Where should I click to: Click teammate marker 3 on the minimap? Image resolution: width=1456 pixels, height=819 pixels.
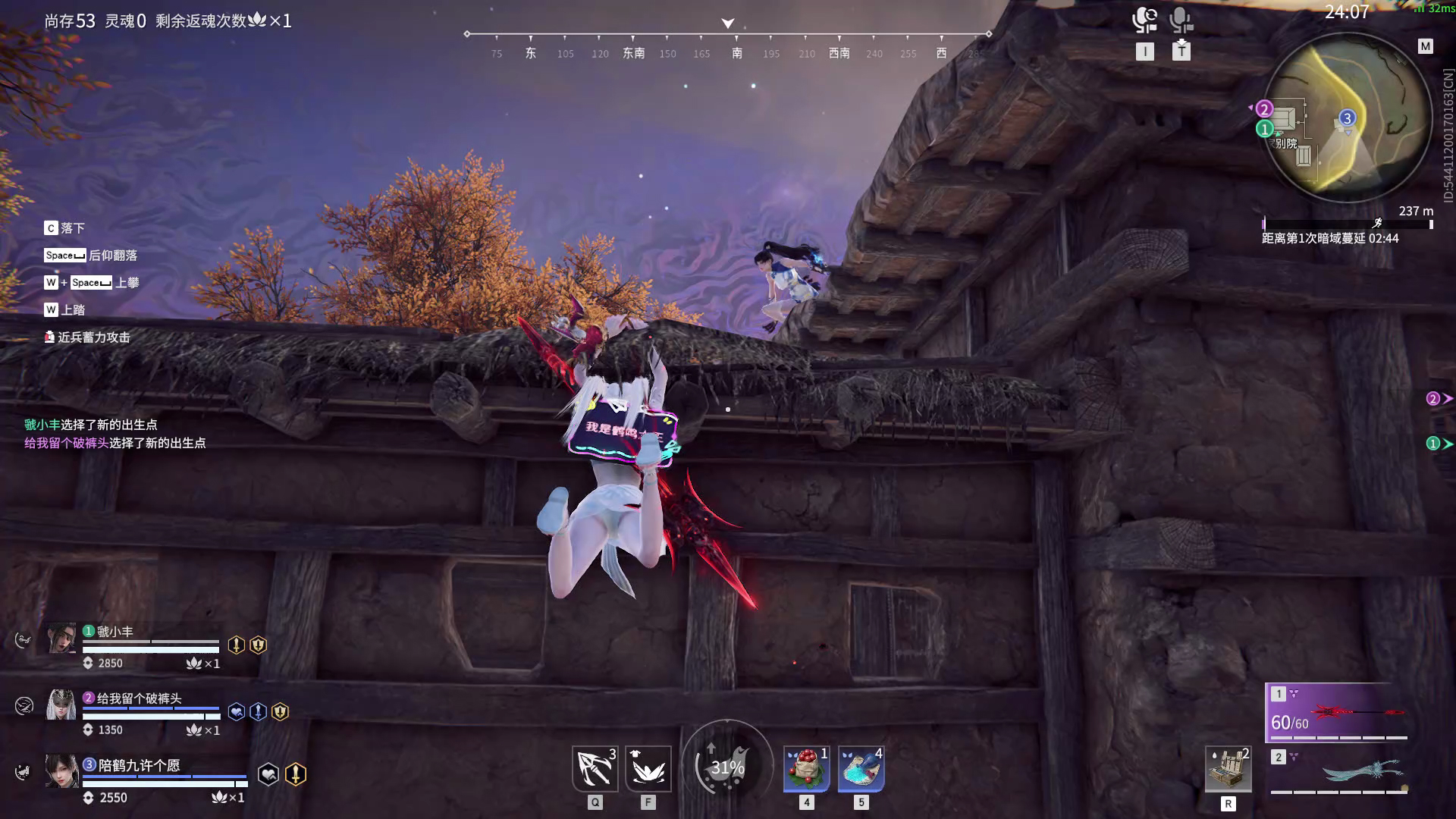pos(1346,118)
